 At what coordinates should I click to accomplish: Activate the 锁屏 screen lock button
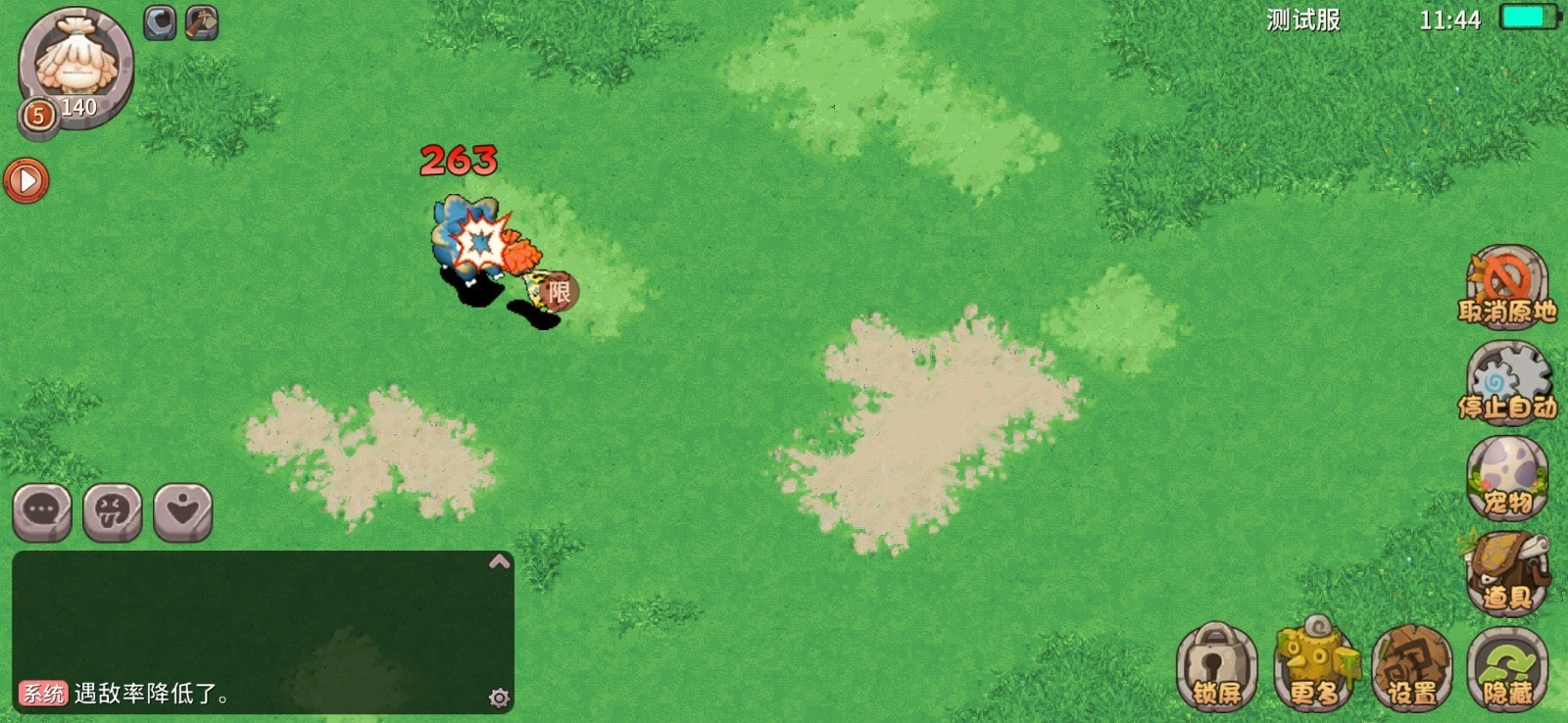(x=1216, y=668)
